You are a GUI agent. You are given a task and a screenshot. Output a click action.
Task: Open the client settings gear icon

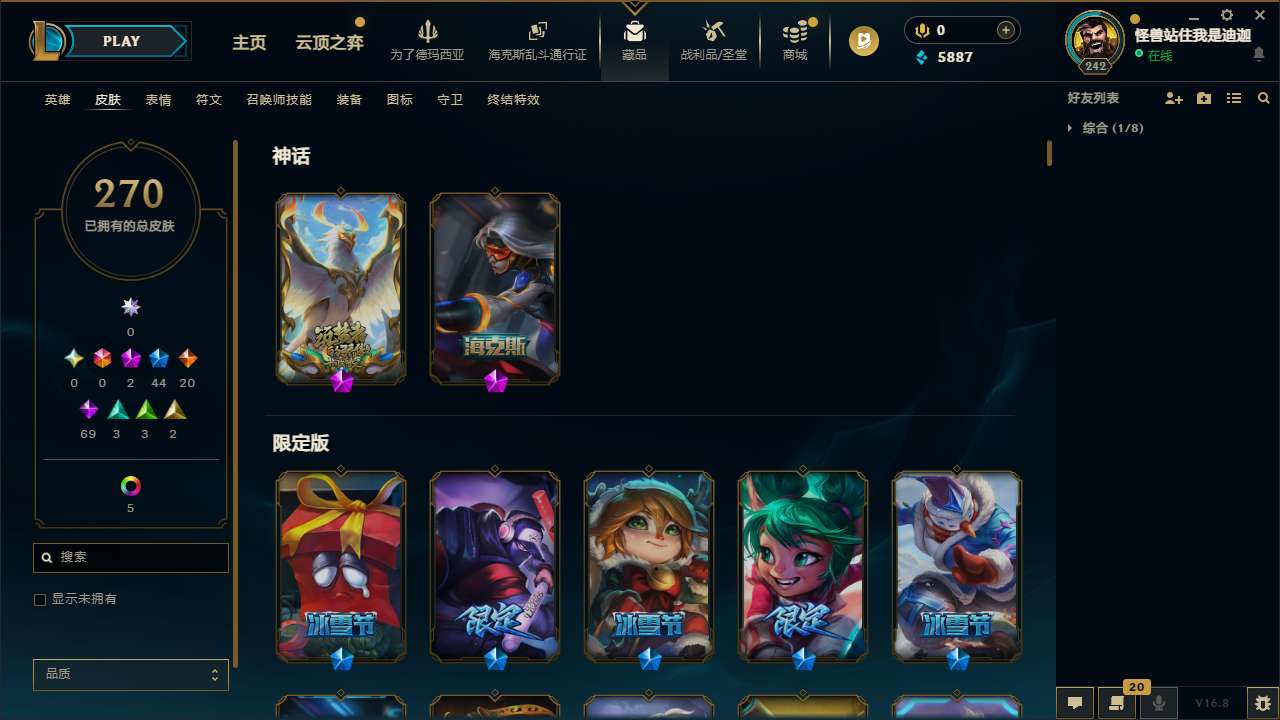coord(1226,16)
